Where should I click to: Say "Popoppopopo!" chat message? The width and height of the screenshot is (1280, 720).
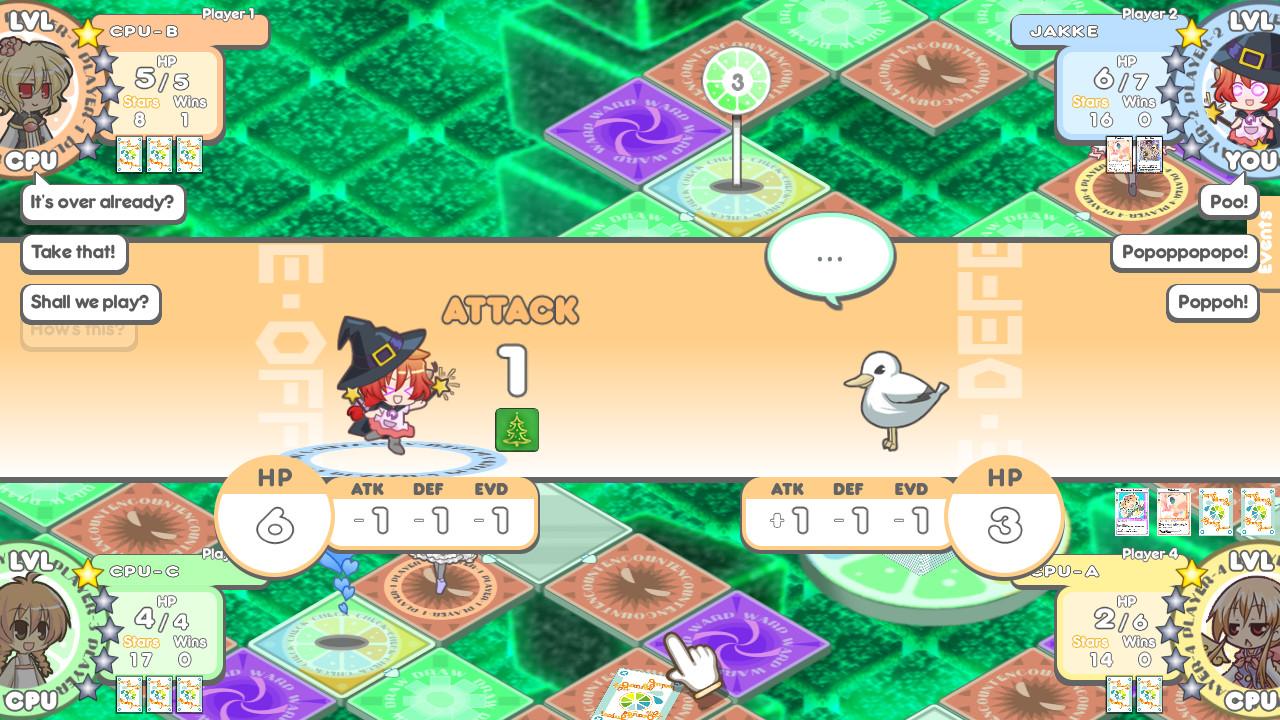pyautogui.click(x=1184, y=252)
